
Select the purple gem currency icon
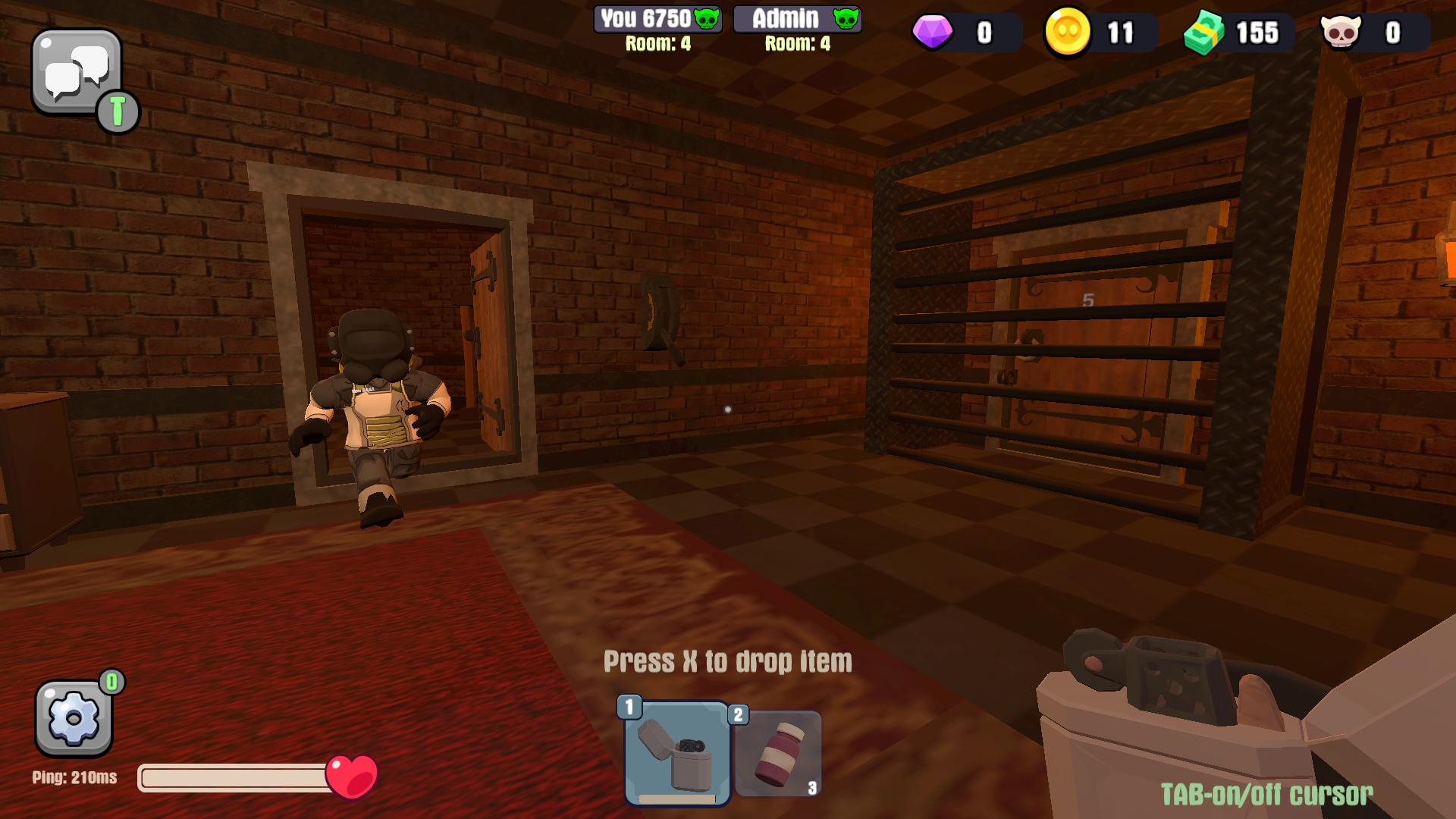point(934,33)
